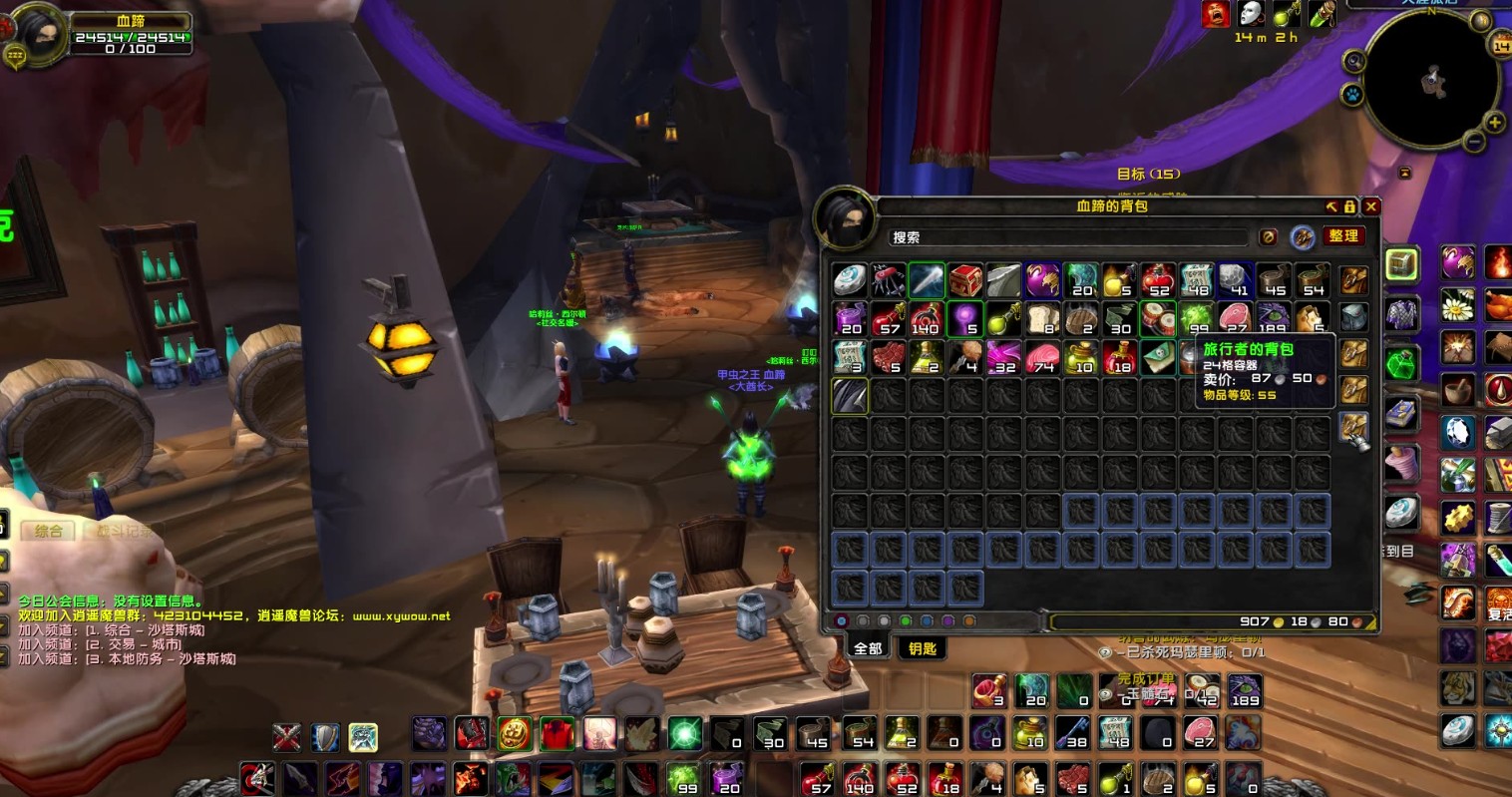
Task: Select the 全部 tab of the bag
Action: [x=868, y=648]
